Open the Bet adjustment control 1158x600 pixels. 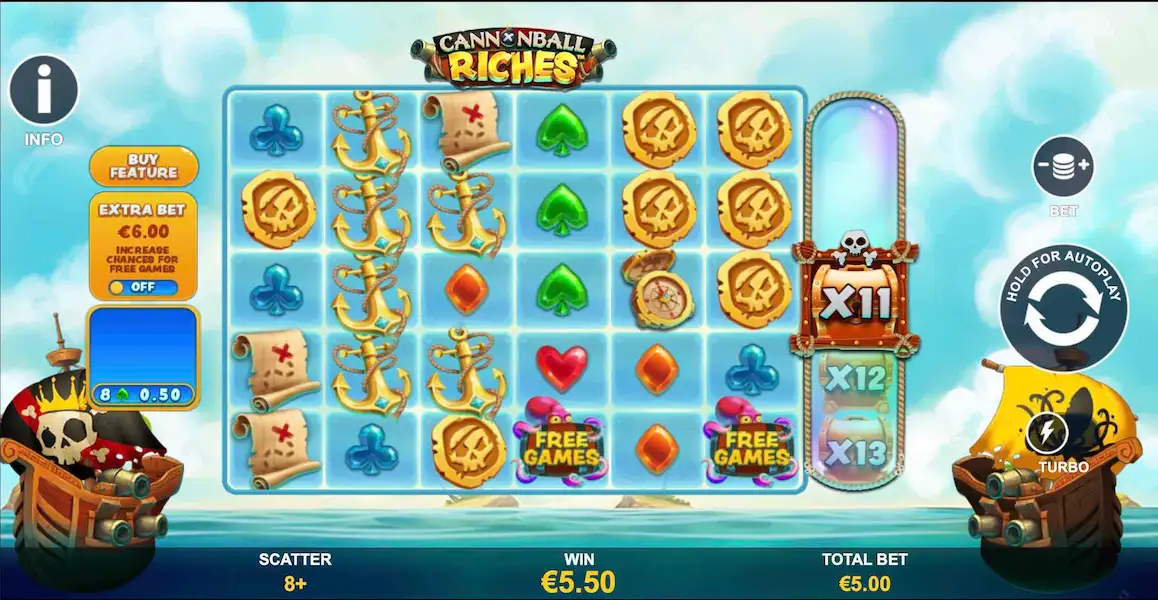pos(1063,166)
